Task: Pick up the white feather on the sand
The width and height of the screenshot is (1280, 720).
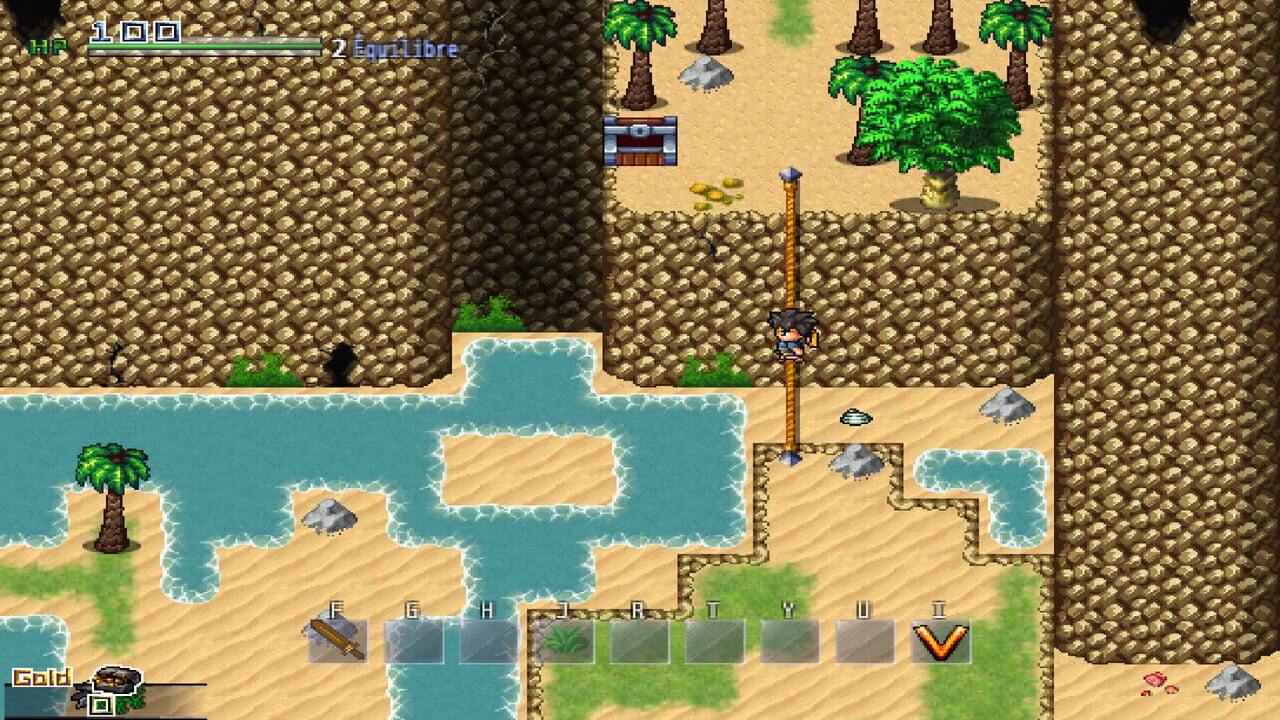Action: [855, 418]
